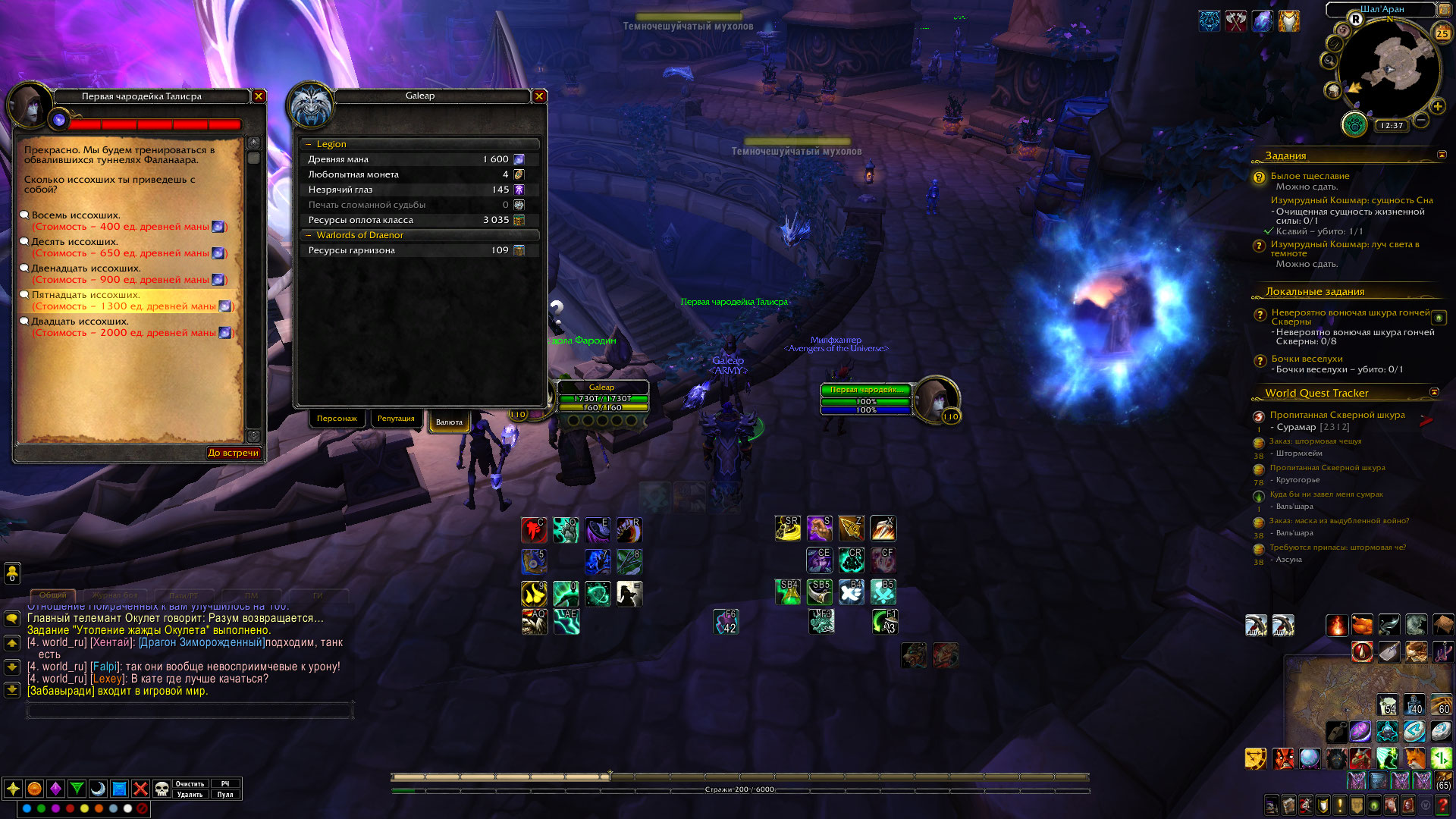Choose the ten withered option (Десять иссохших)
The width and height of the screenshot is (1456, 819).
click(74, 242)
